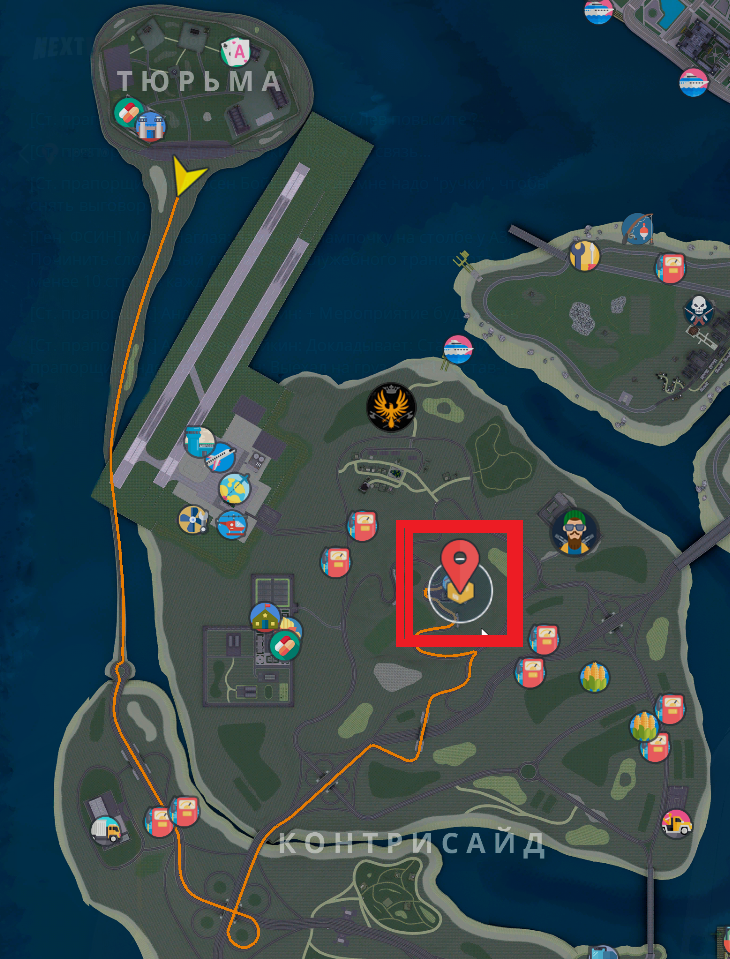The image size is (730, 959).
Task: Select the fishing float marker
Action: tap(636, 229)
